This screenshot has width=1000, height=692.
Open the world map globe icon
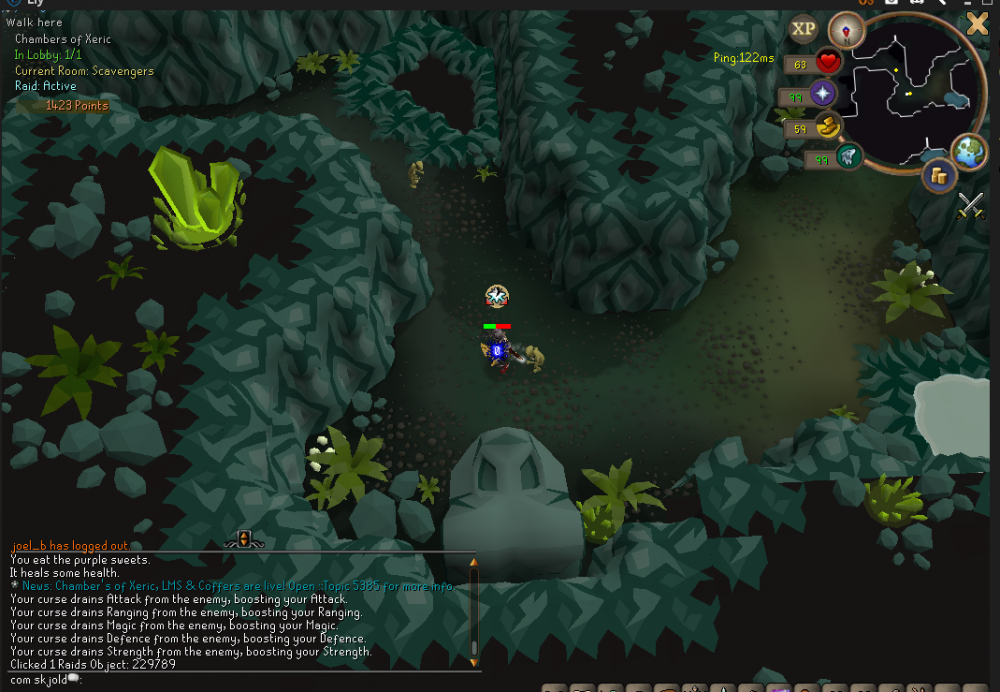click(968, 151)
